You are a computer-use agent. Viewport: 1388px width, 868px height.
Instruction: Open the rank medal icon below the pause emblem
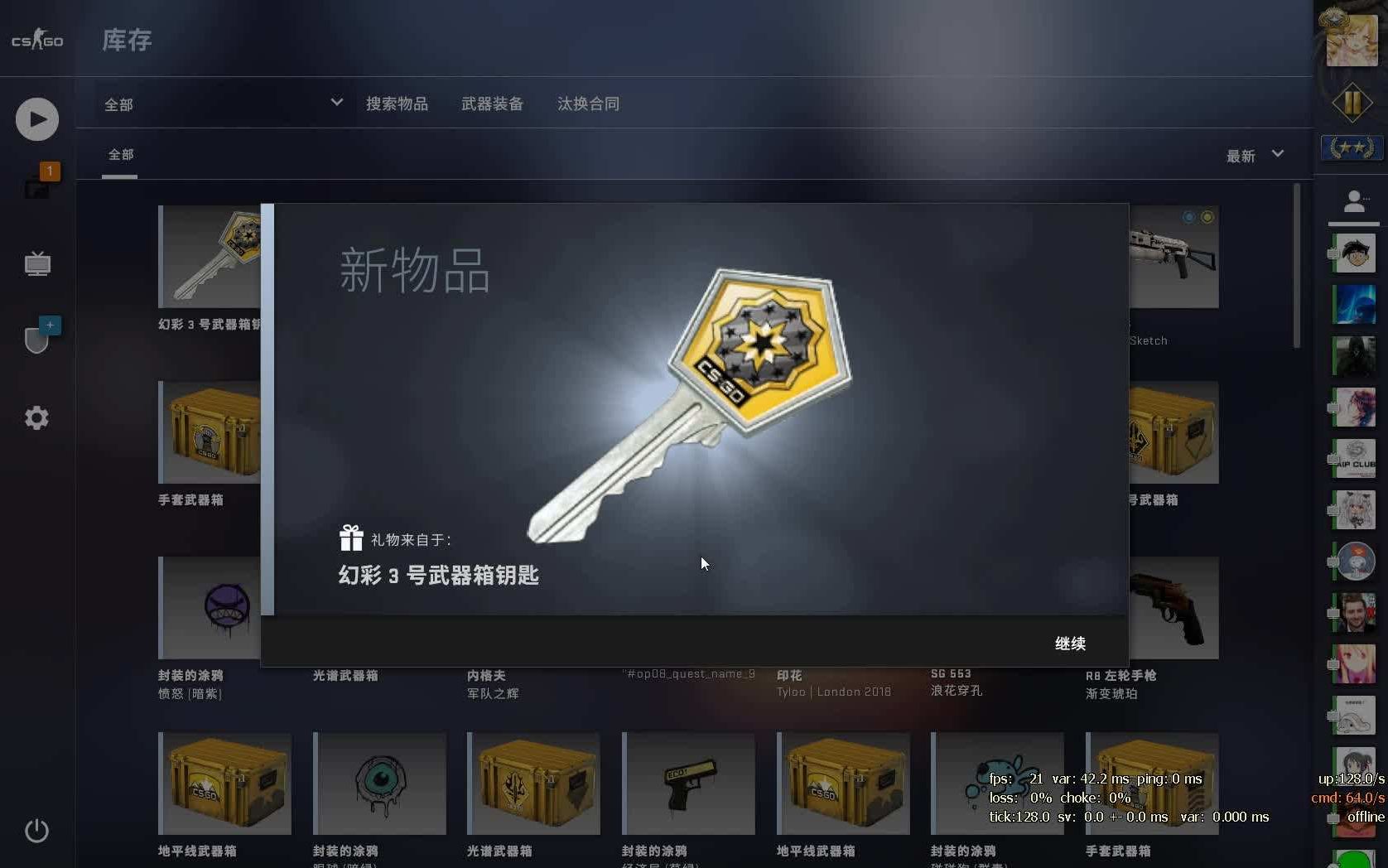point(1353,148)
